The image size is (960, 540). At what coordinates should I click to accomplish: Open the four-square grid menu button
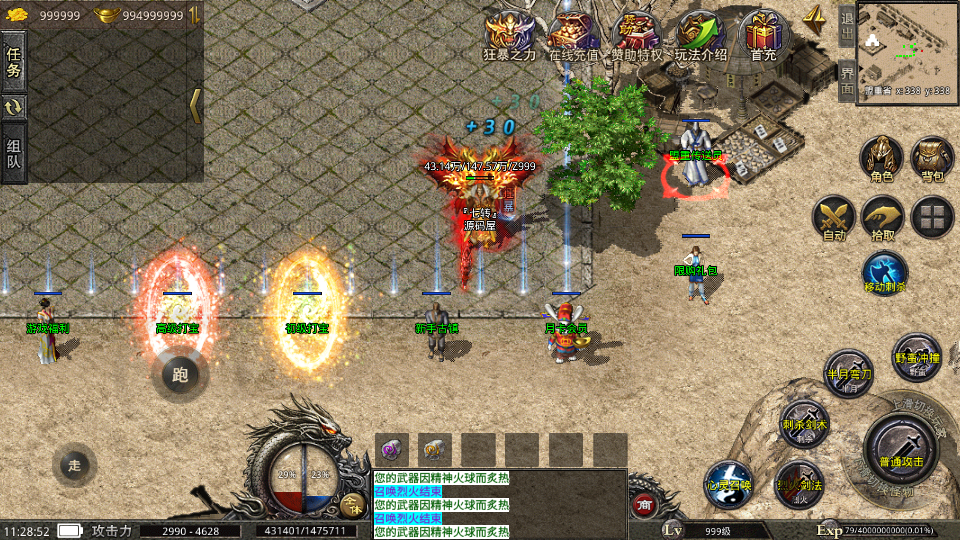click(932, 217)
